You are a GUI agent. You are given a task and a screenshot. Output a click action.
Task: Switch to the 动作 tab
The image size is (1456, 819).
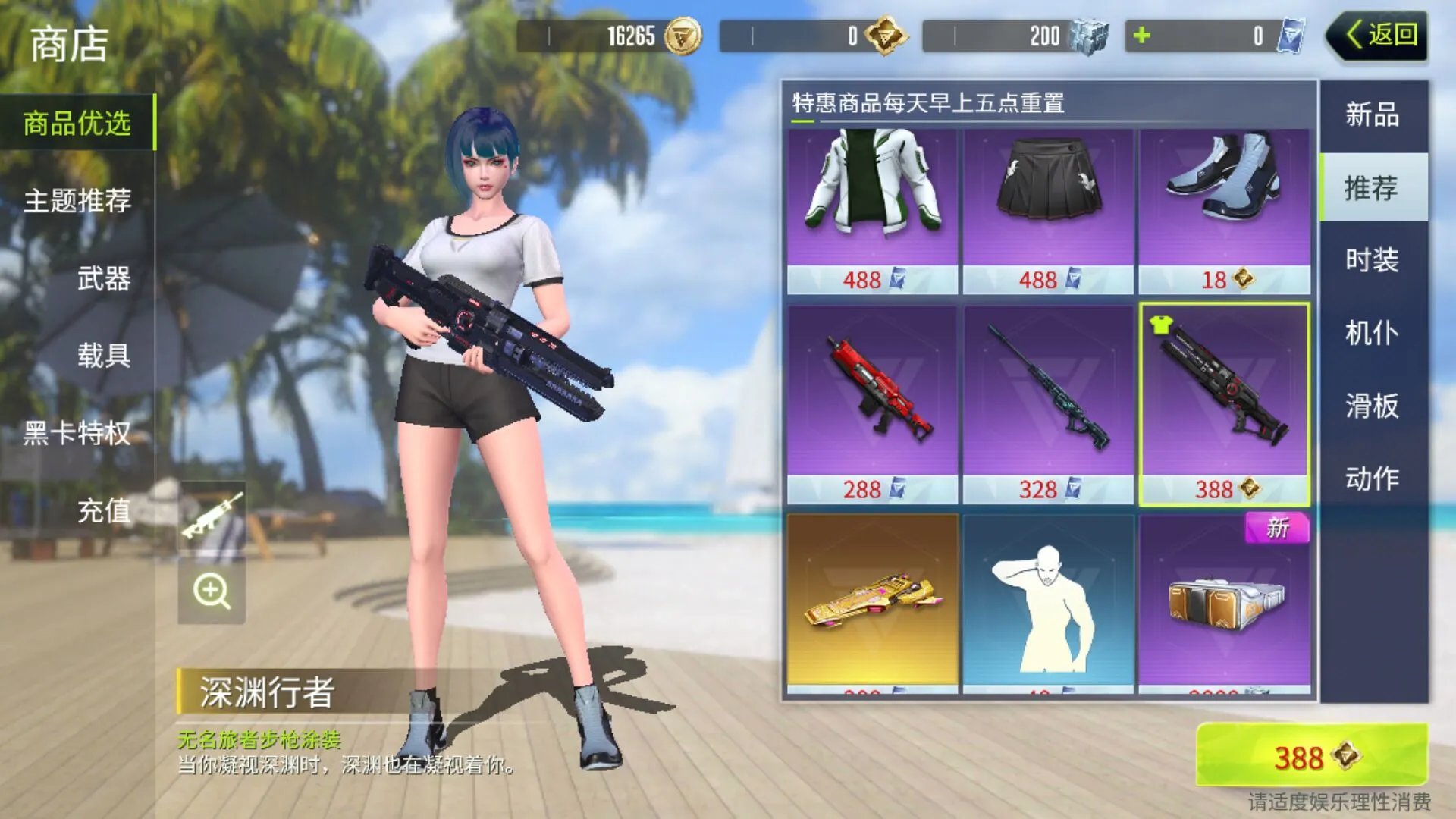pyautogui.click(x=1373, y=479)
